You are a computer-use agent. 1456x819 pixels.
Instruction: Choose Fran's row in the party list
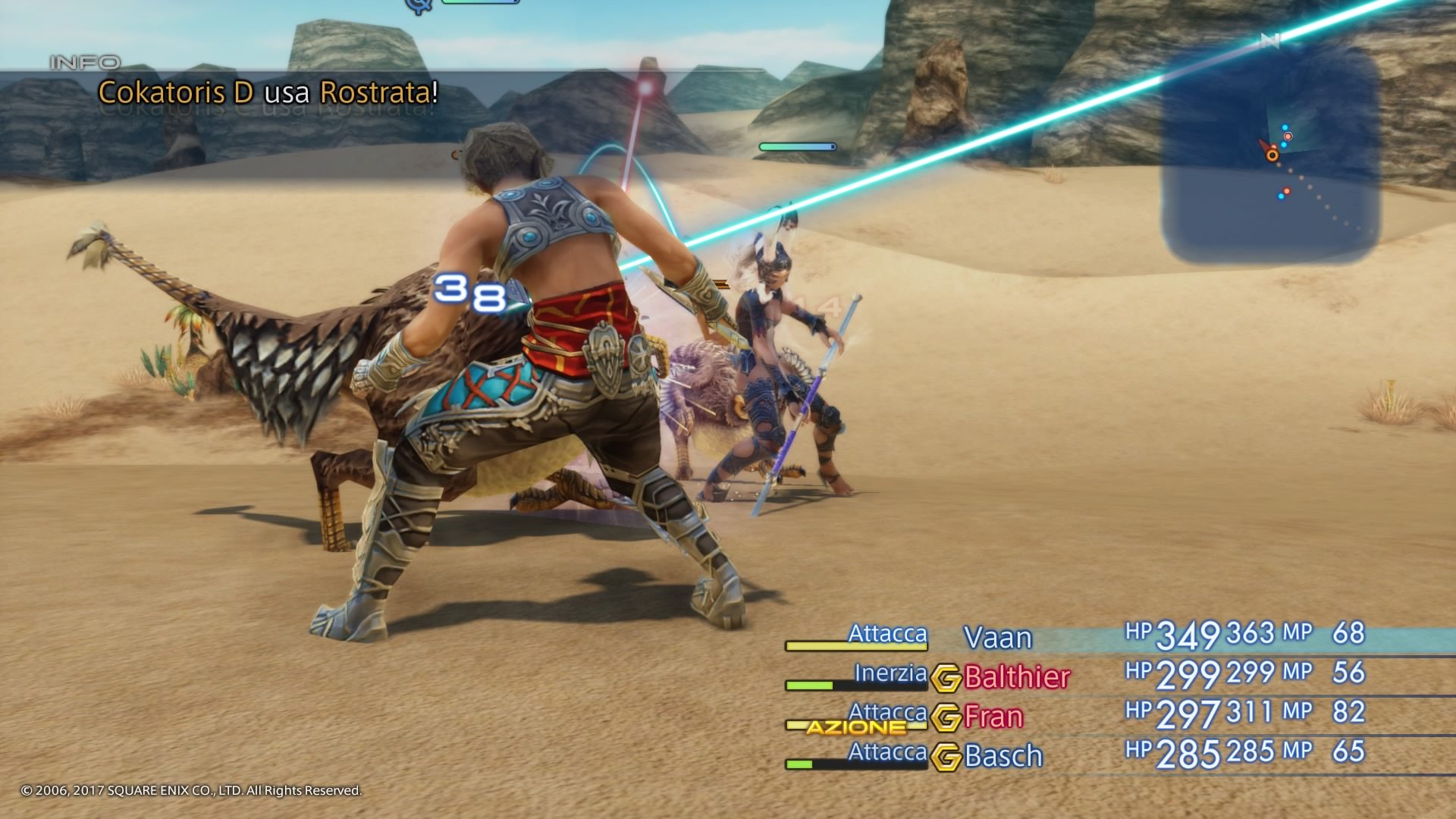(993, 717)
